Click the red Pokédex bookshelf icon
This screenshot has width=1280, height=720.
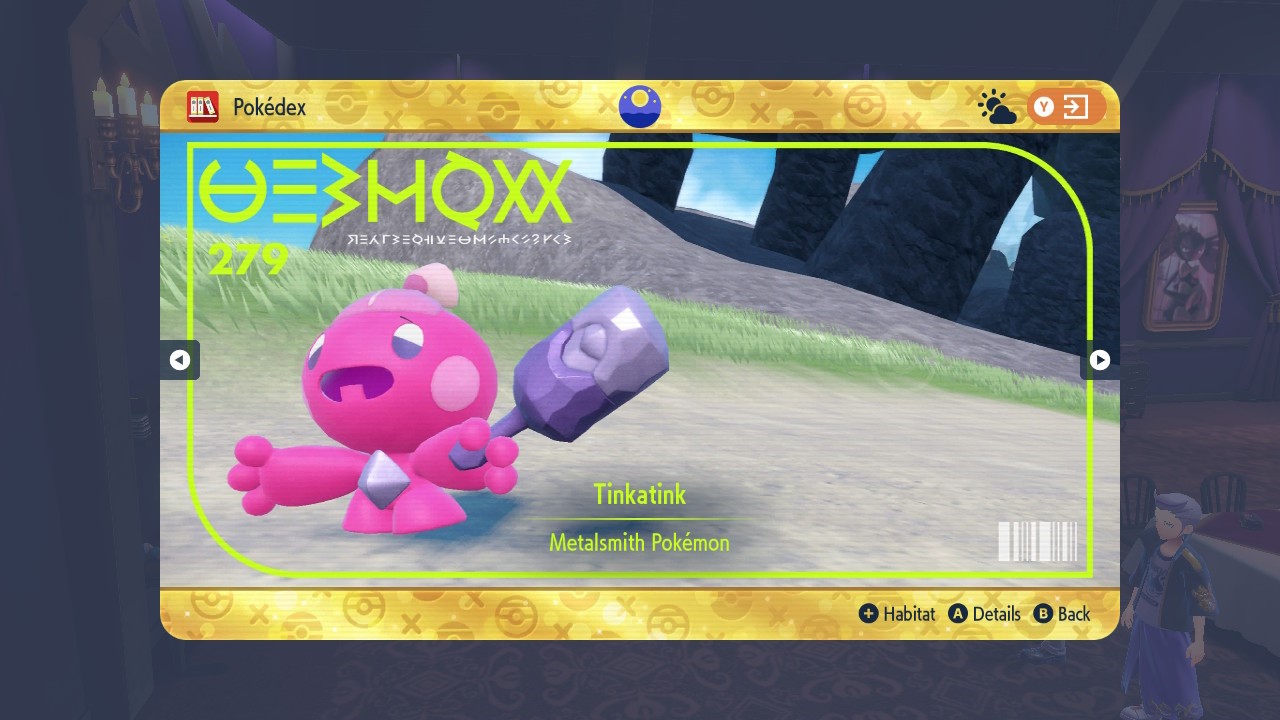[203, 106]
